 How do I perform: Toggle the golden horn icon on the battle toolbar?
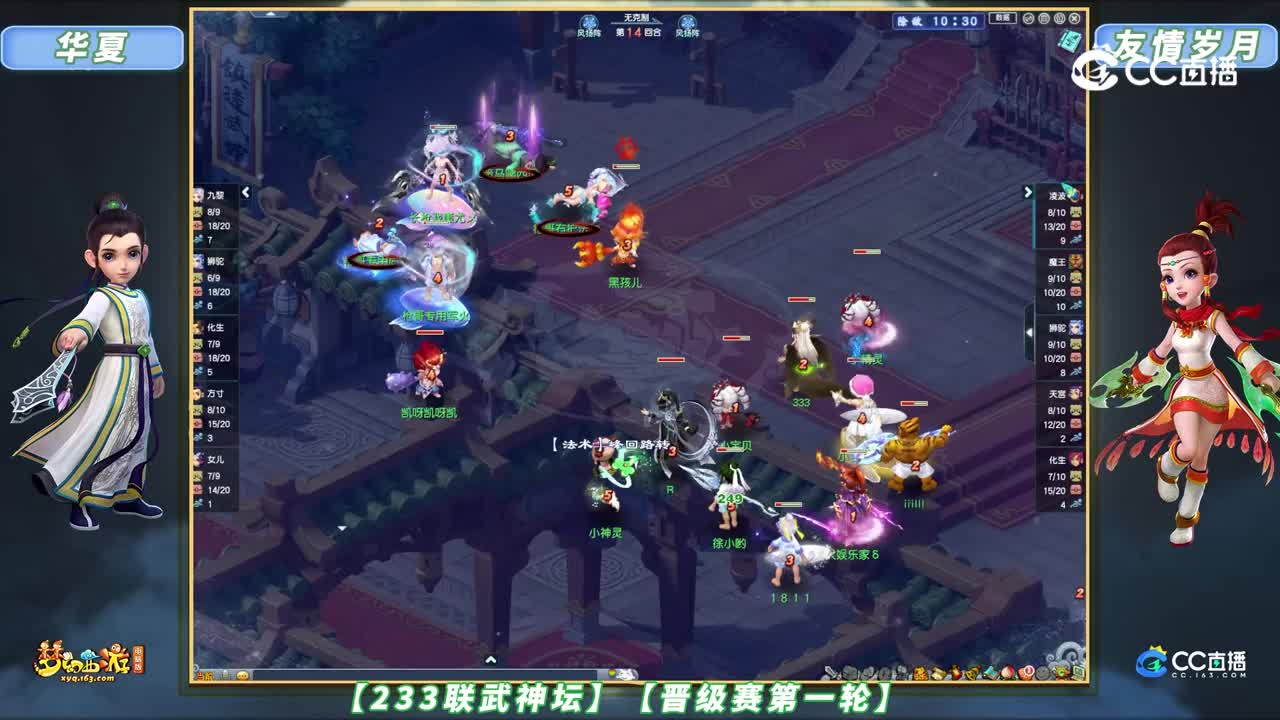coord(971,673)
